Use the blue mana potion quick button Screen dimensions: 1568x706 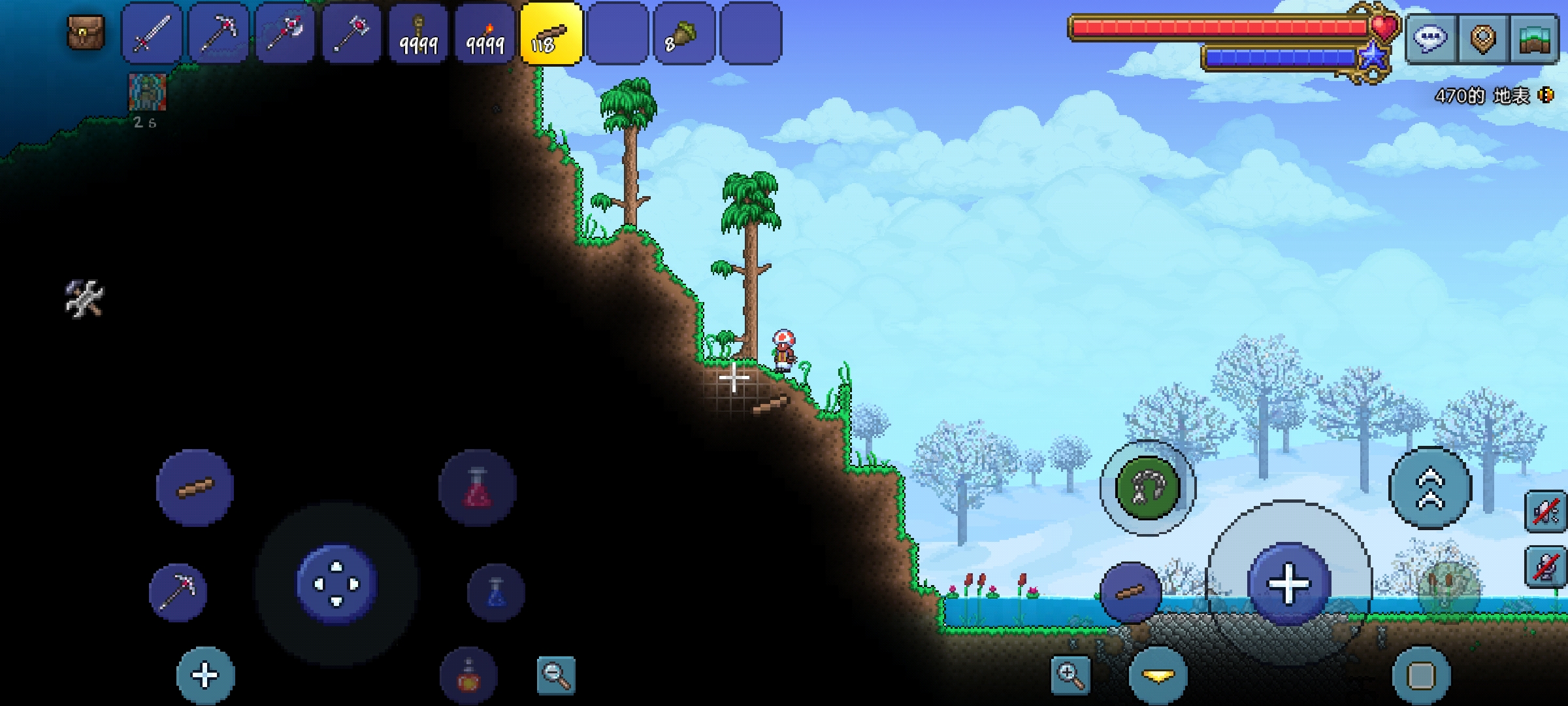[496, 592]
